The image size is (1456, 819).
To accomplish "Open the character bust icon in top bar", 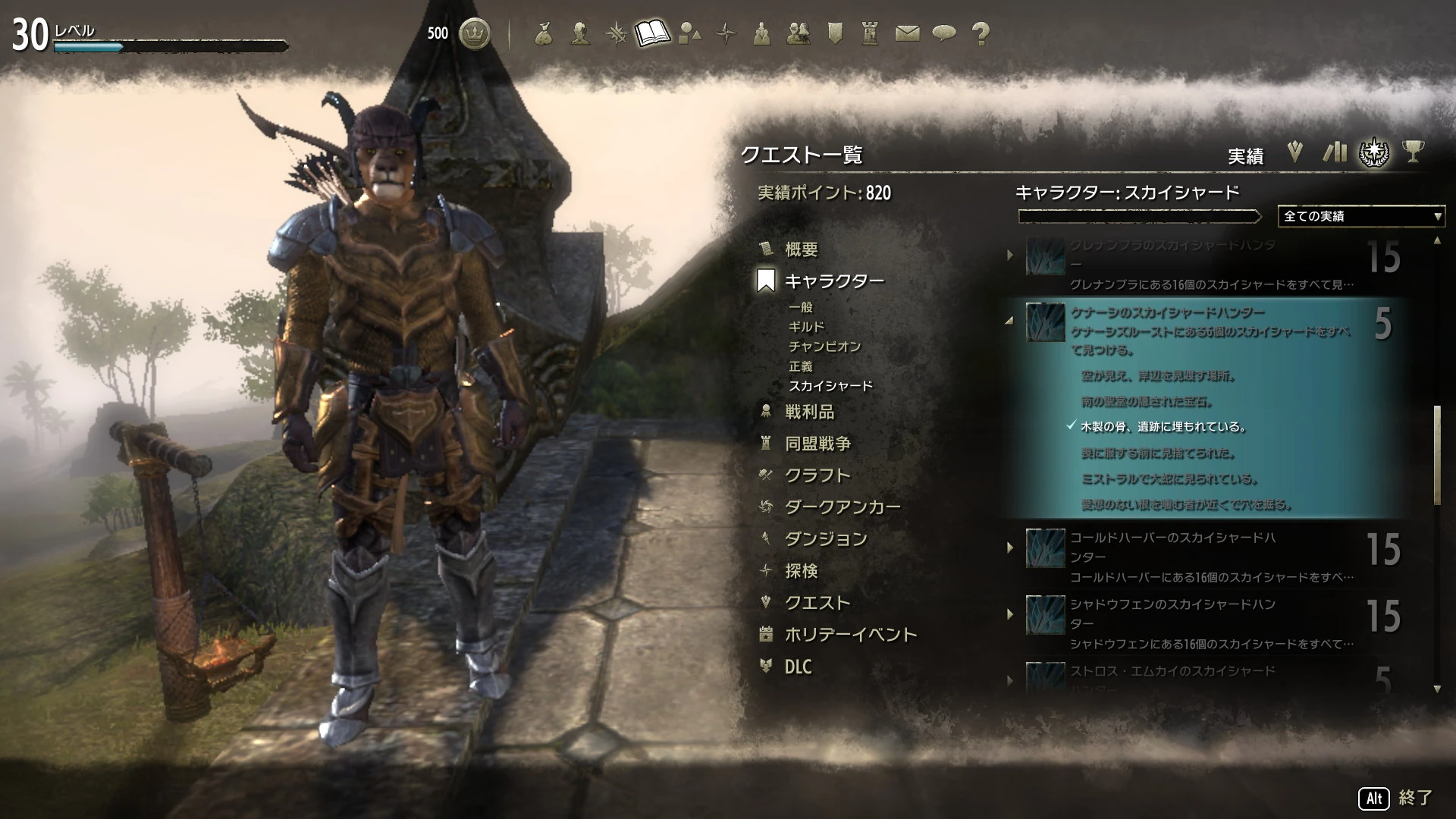I will (581, 33).
